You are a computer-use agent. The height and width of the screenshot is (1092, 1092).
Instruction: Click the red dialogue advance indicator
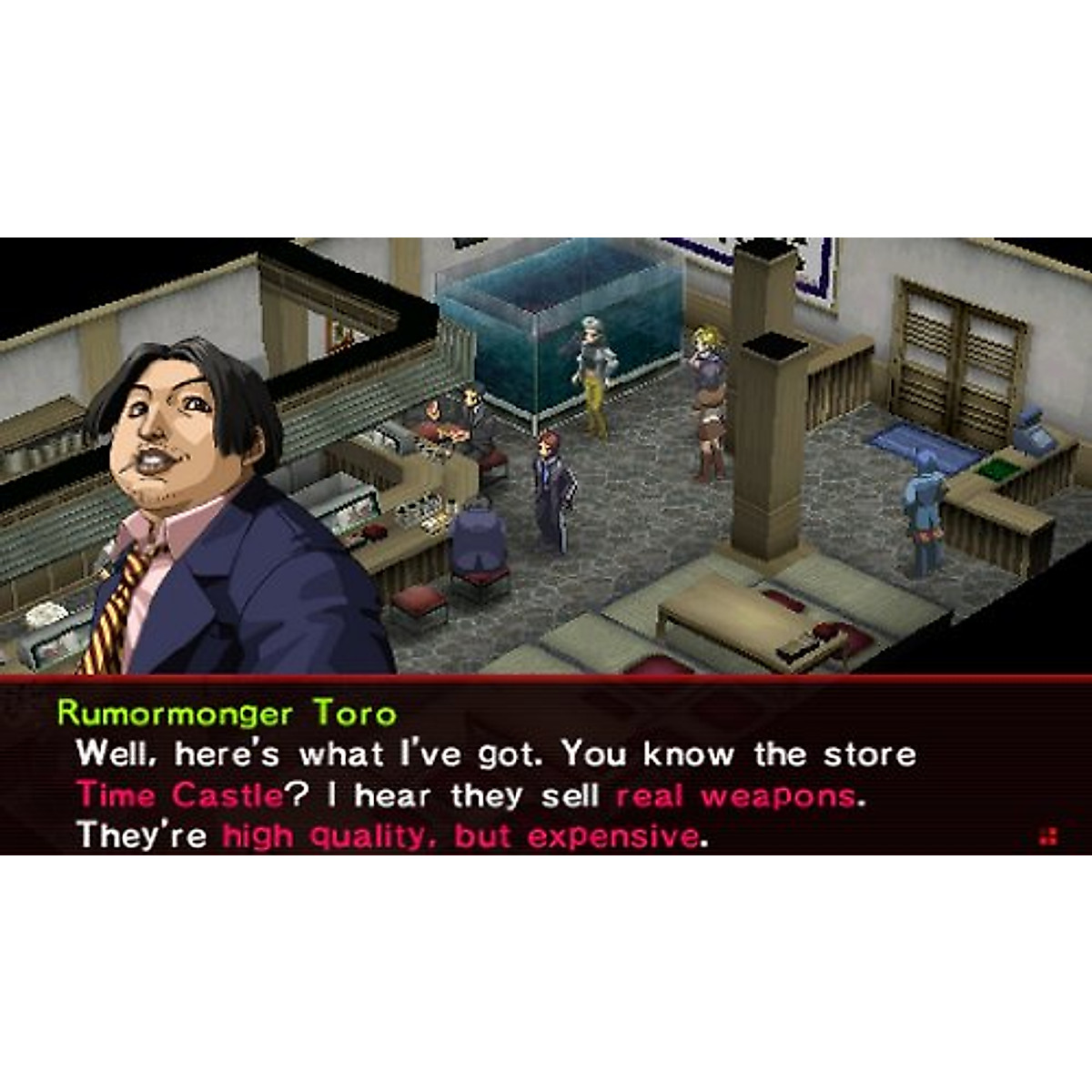[1048, 836]
